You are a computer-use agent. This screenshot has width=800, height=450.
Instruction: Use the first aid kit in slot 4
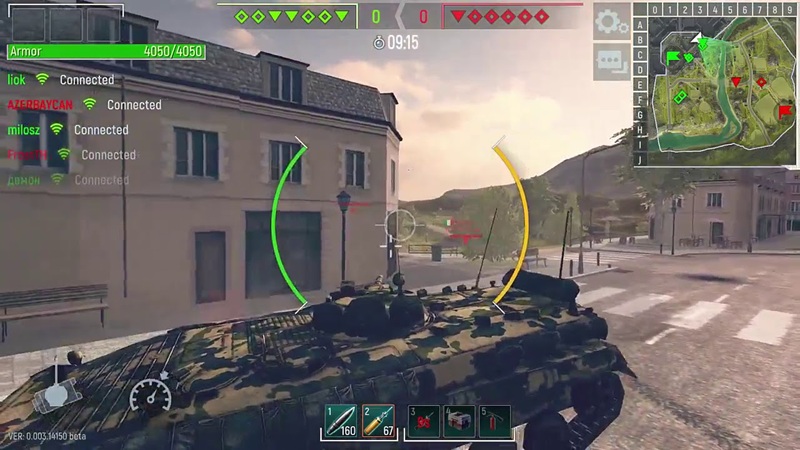pyautogui.click(x=461, y=421)
